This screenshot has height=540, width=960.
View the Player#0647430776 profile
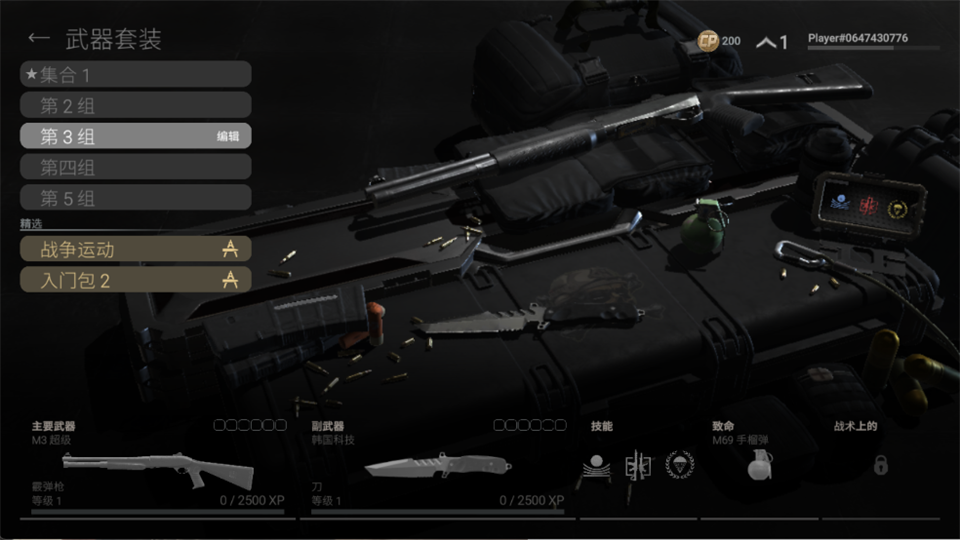pyautogui.click(x=858, y=39)
